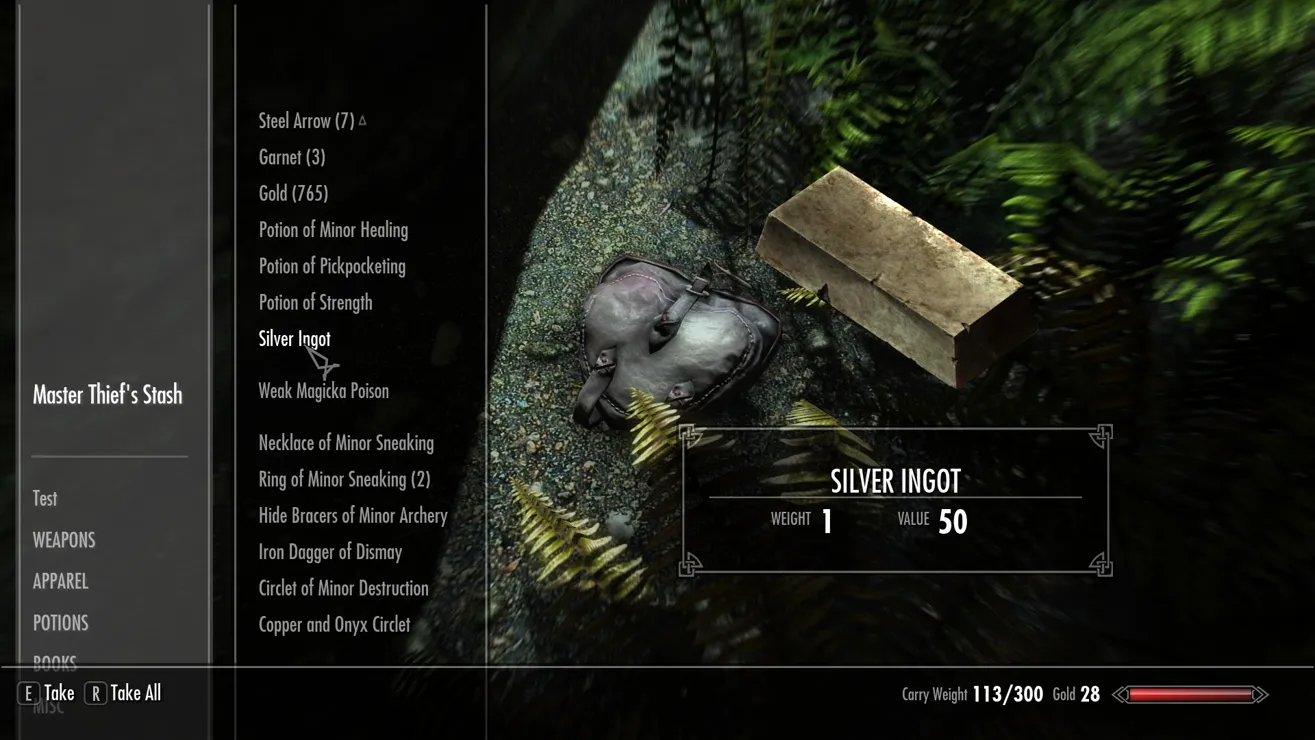Select Circlet of Minor Destruction
This screenshot has height=740, width=1315.
pyautogui.click(x=343, y=588)
